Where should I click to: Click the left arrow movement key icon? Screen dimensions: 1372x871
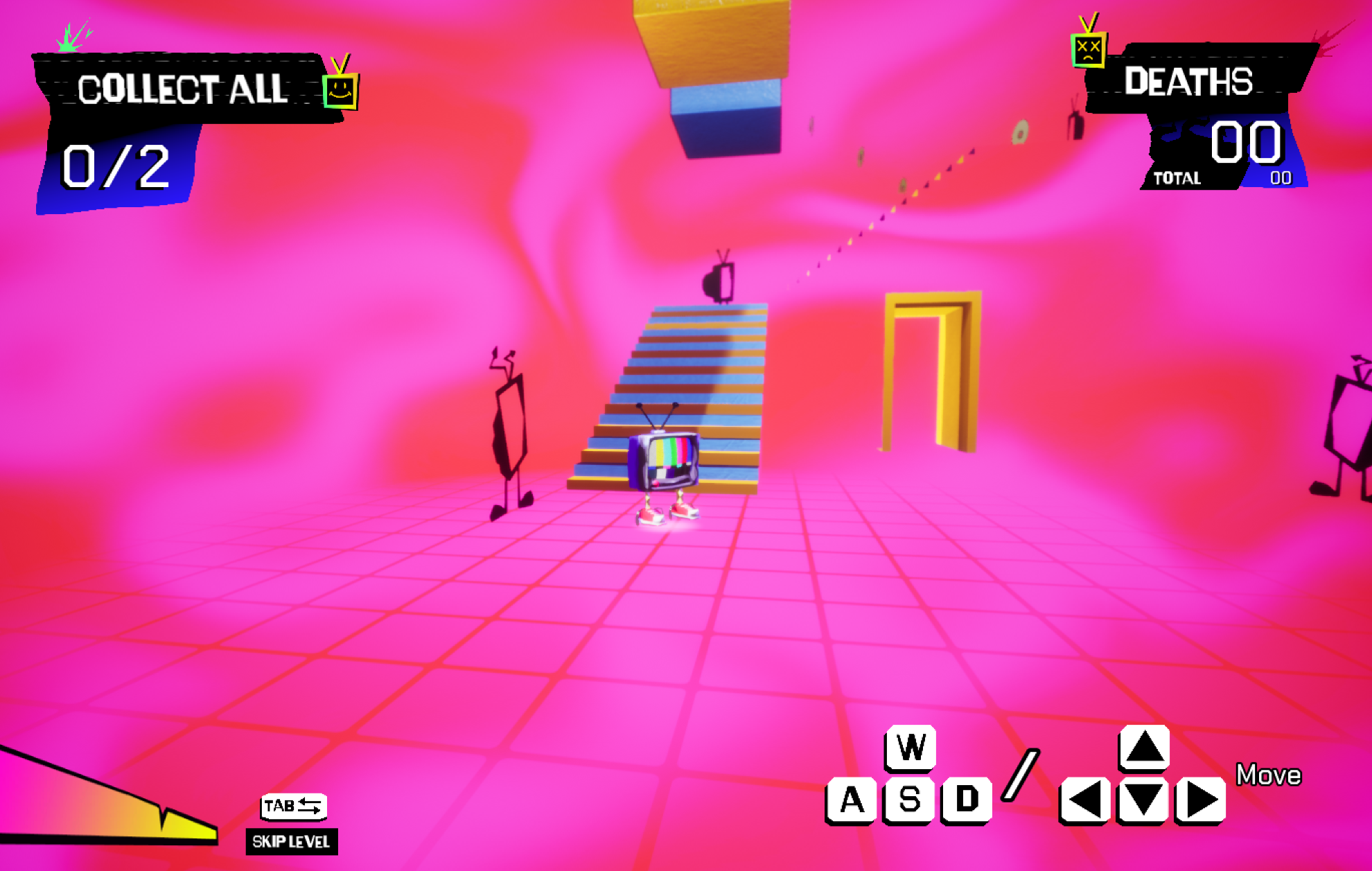pos(1084,798)
